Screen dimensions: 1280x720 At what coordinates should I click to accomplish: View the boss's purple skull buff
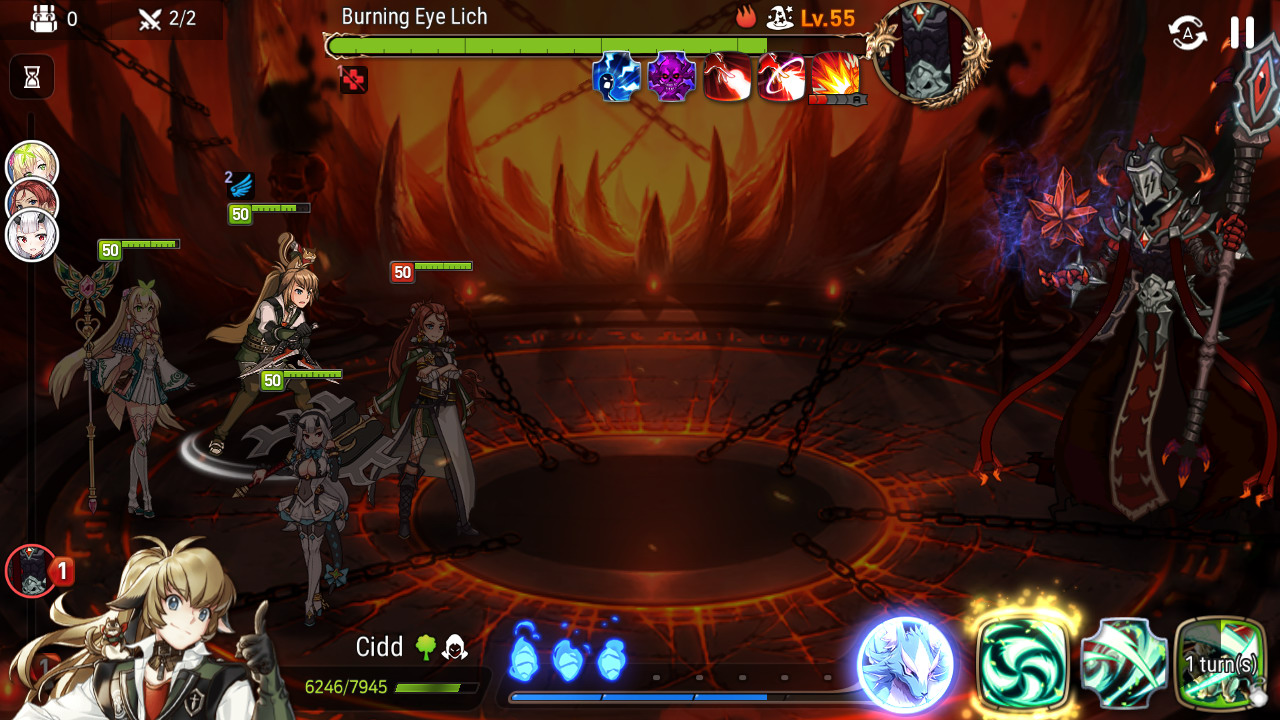click(x=671, y=78)
